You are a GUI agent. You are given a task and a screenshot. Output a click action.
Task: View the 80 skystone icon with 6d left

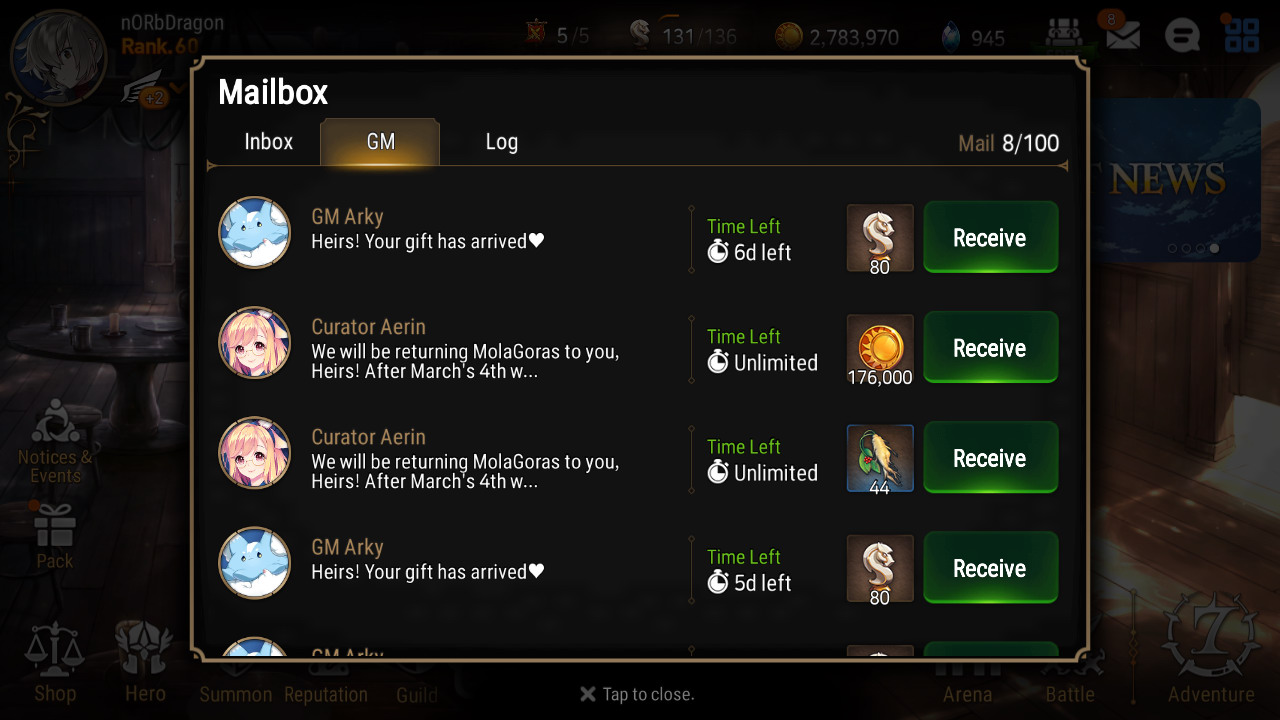pyautogui.click(x=880, y=238)
